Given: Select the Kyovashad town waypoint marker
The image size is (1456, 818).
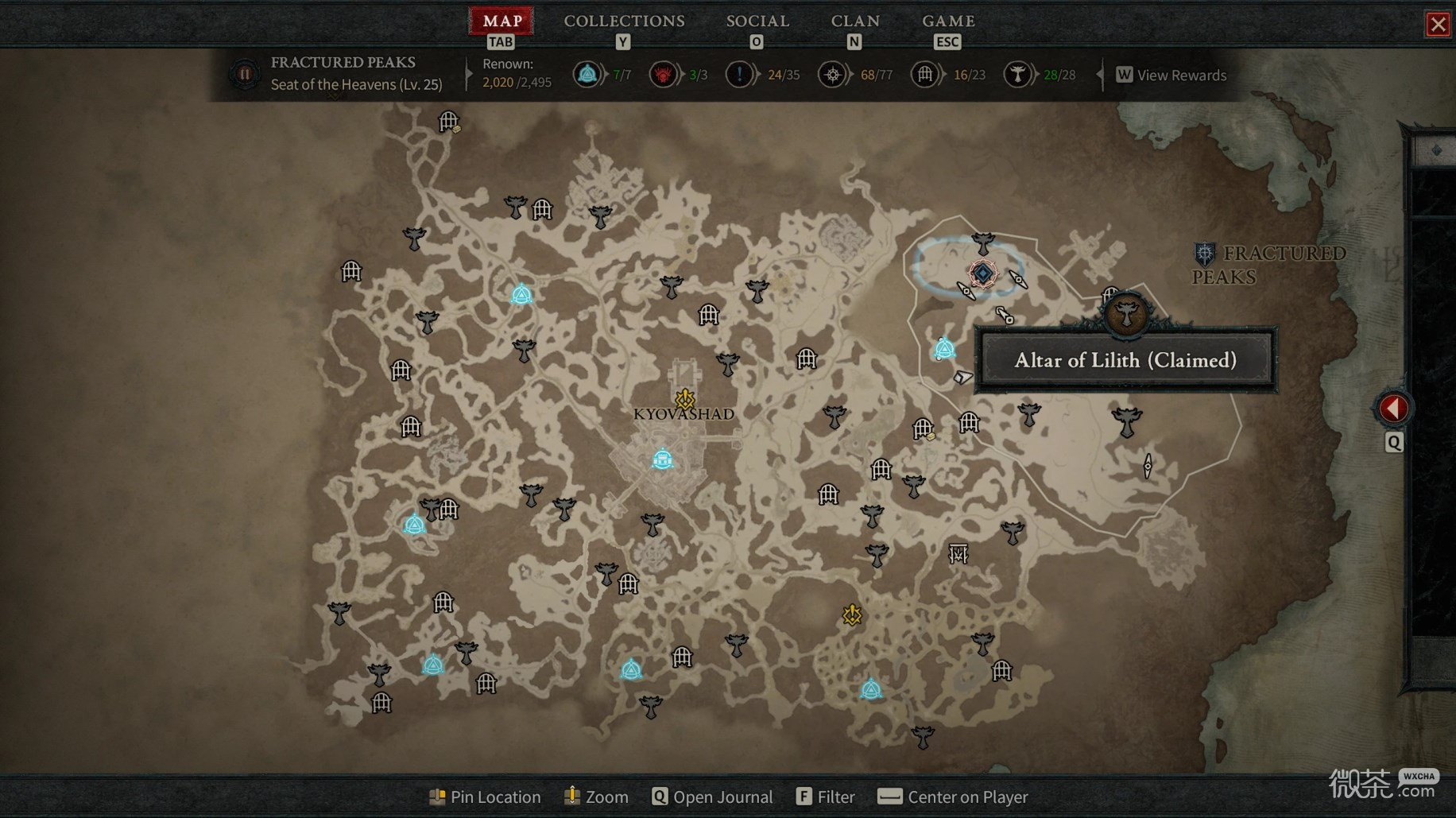Looking at the screenshot, I should (x=663, y=459).
